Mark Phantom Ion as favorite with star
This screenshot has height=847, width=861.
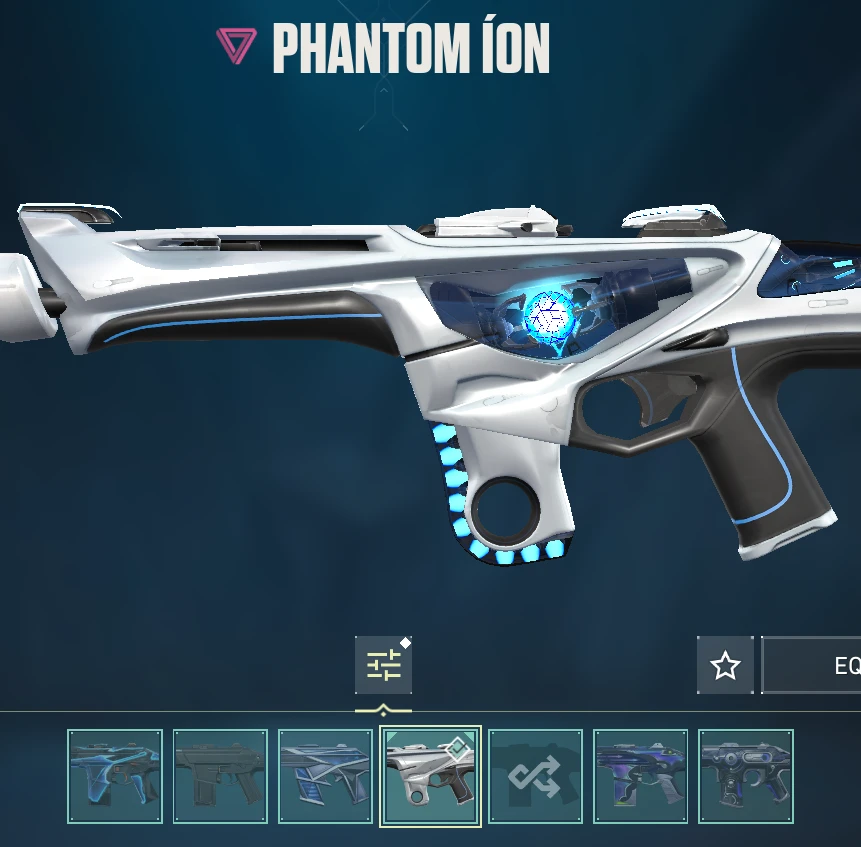pos(725,665)
